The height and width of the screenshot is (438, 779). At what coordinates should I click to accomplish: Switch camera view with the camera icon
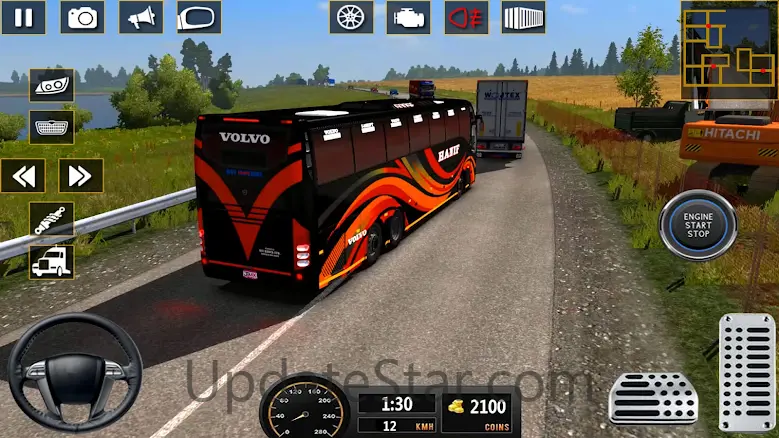point(82,17)
